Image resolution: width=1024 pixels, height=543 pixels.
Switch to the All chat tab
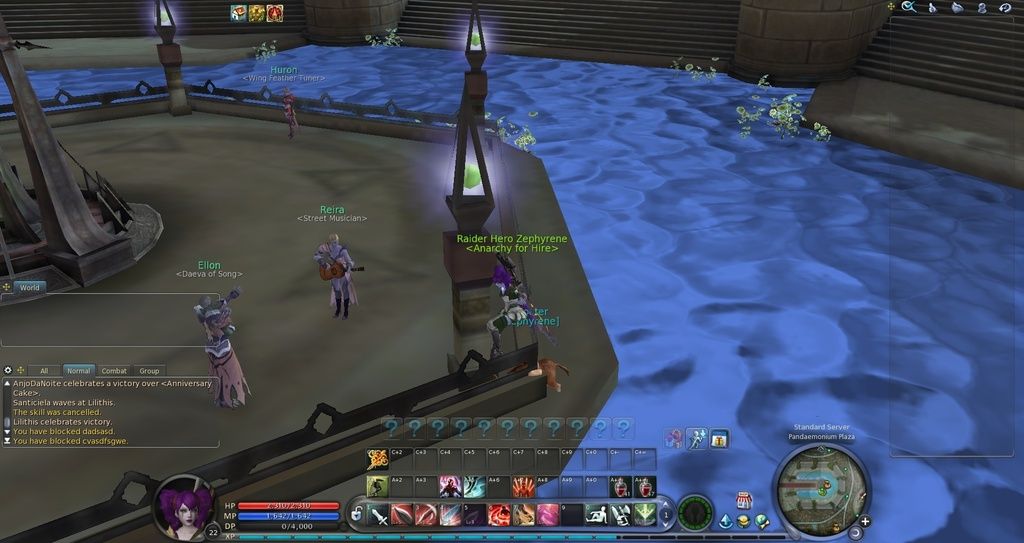(43, 371)
